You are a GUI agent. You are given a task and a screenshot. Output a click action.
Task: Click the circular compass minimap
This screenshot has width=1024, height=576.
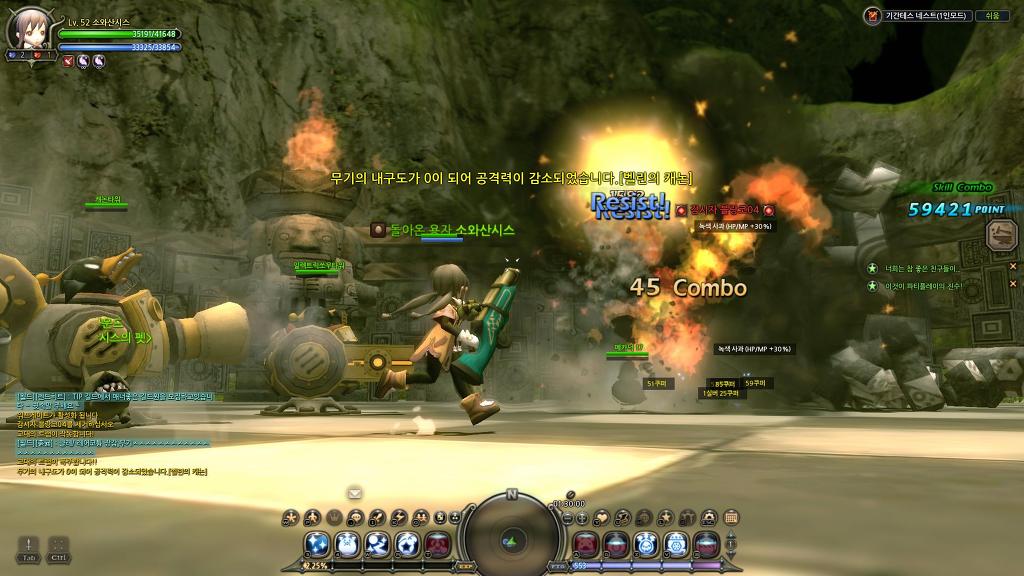click(x=511, y=539)
